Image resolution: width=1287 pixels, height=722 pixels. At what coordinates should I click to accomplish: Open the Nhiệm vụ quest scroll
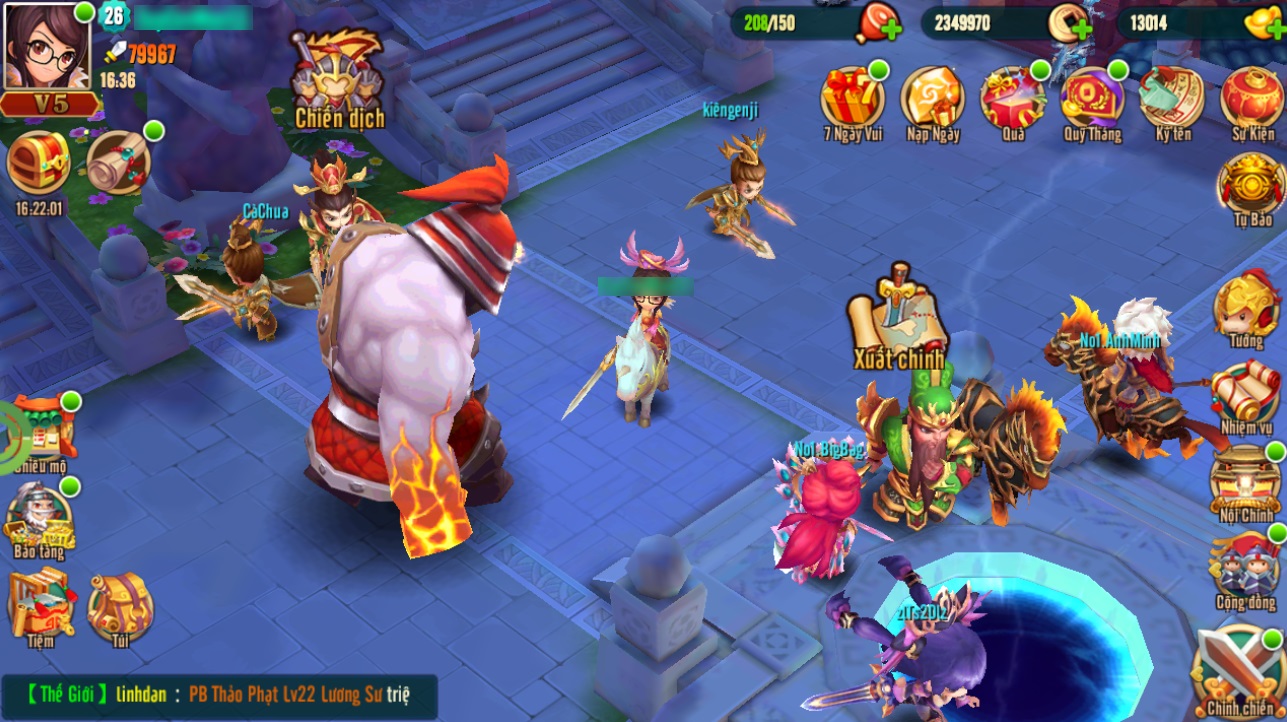coord(1245,397)
